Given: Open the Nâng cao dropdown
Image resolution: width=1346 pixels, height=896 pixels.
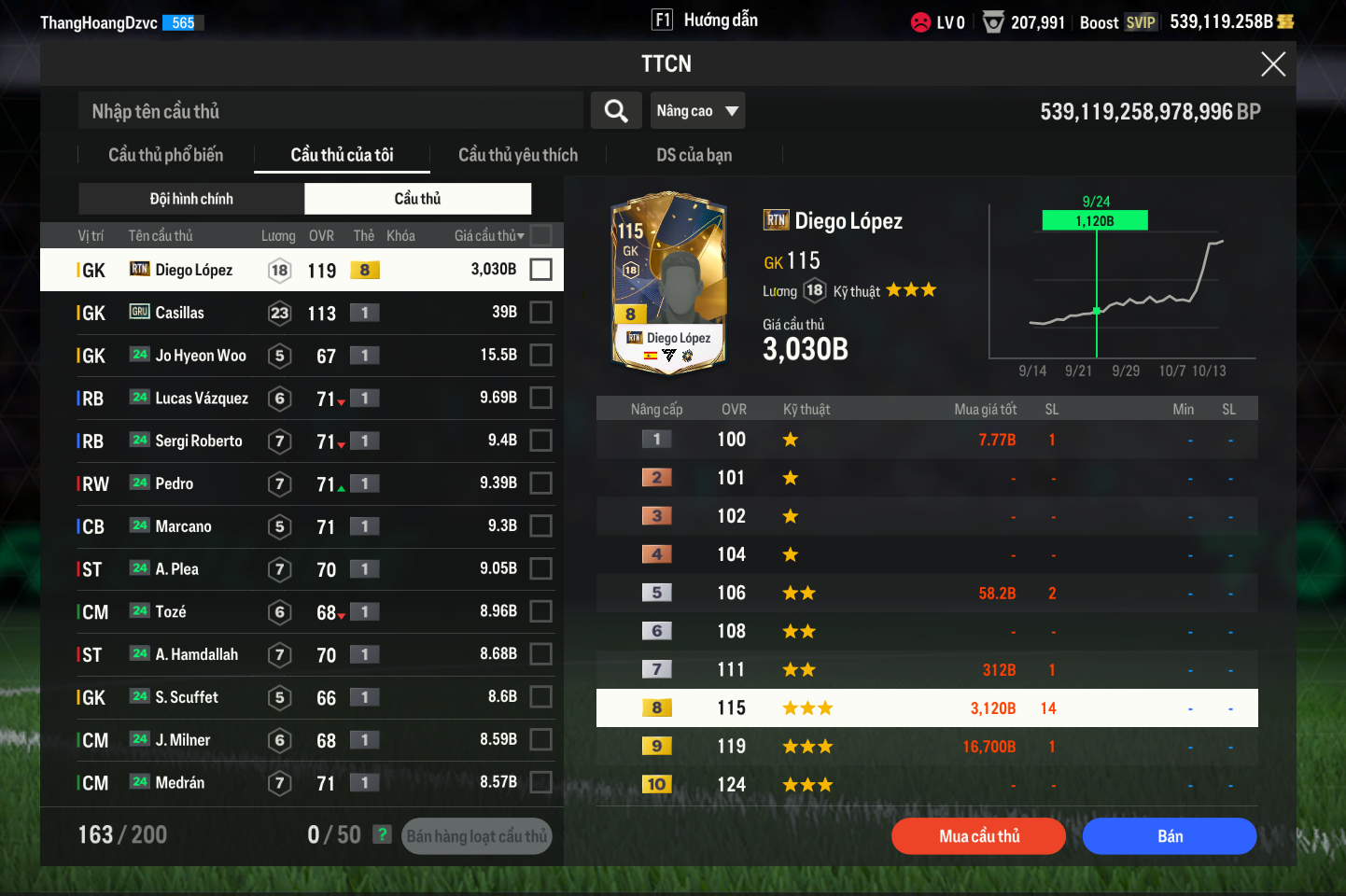Looking at the screenshot, I should point(697,111).
